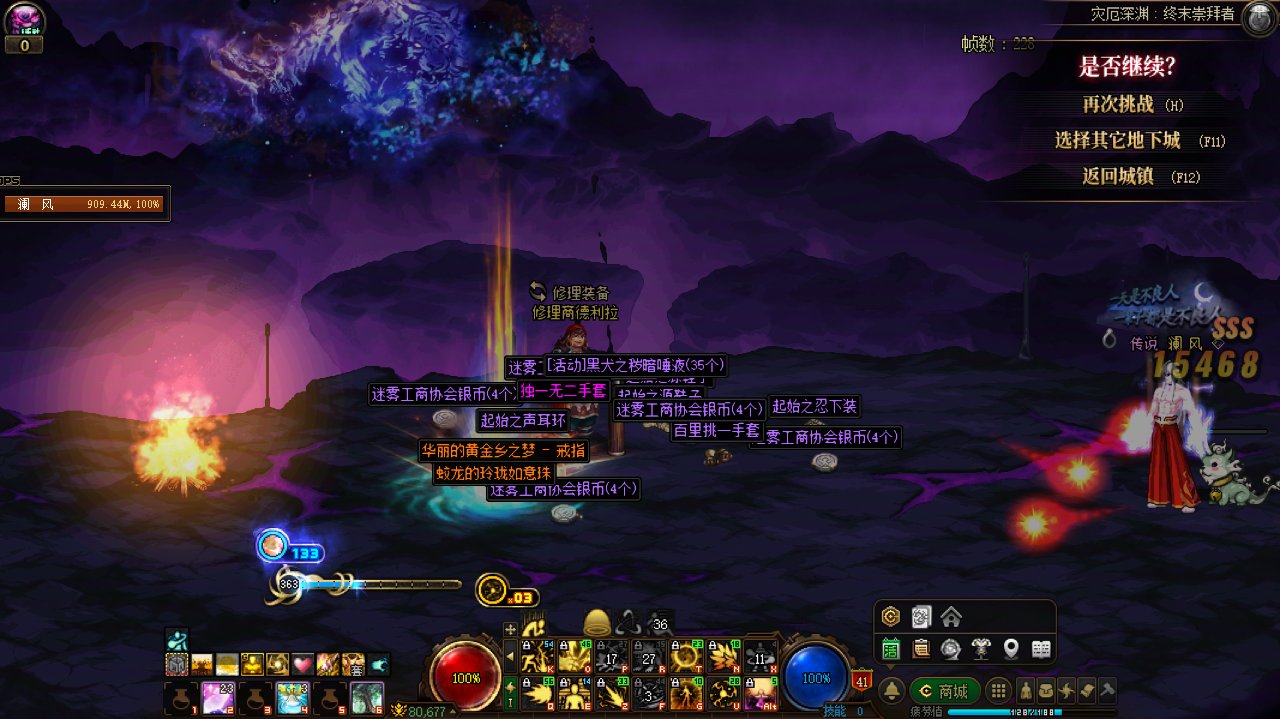The image size is (1280, 719).
Task: Open the backpack inventory icon
Action: click(x=1045, y=691)
